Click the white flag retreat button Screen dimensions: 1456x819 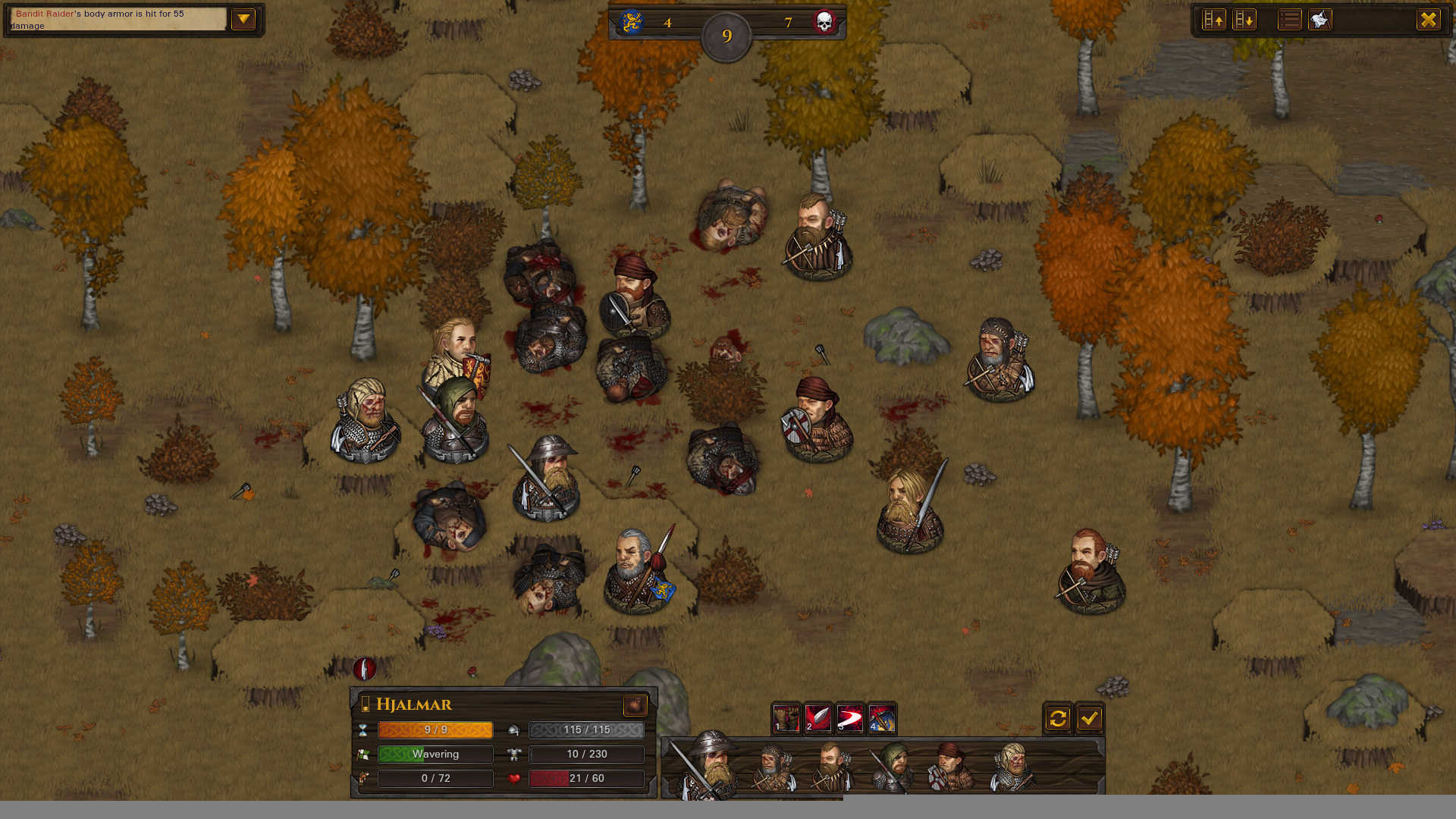coord(1319,20)
